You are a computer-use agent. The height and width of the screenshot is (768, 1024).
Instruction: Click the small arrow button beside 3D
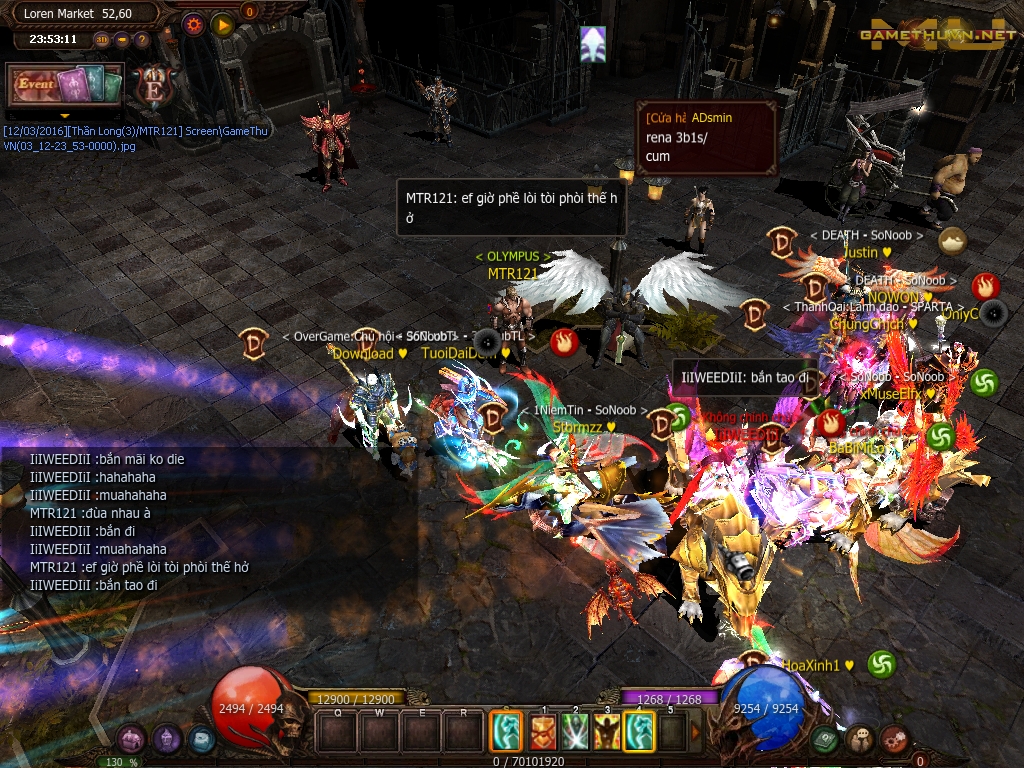122,40
